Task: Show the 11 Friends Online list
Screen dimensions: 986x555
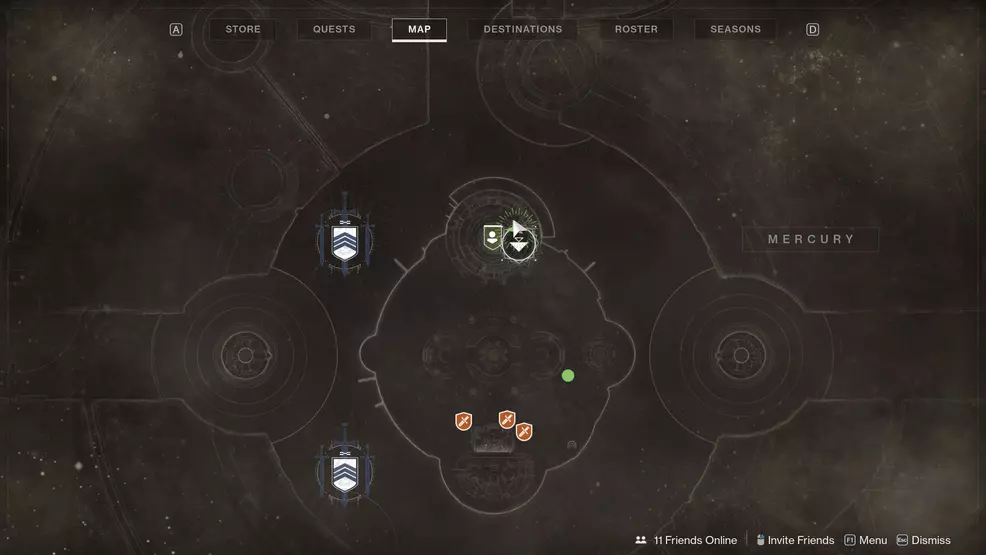Action: pos(686,540)
